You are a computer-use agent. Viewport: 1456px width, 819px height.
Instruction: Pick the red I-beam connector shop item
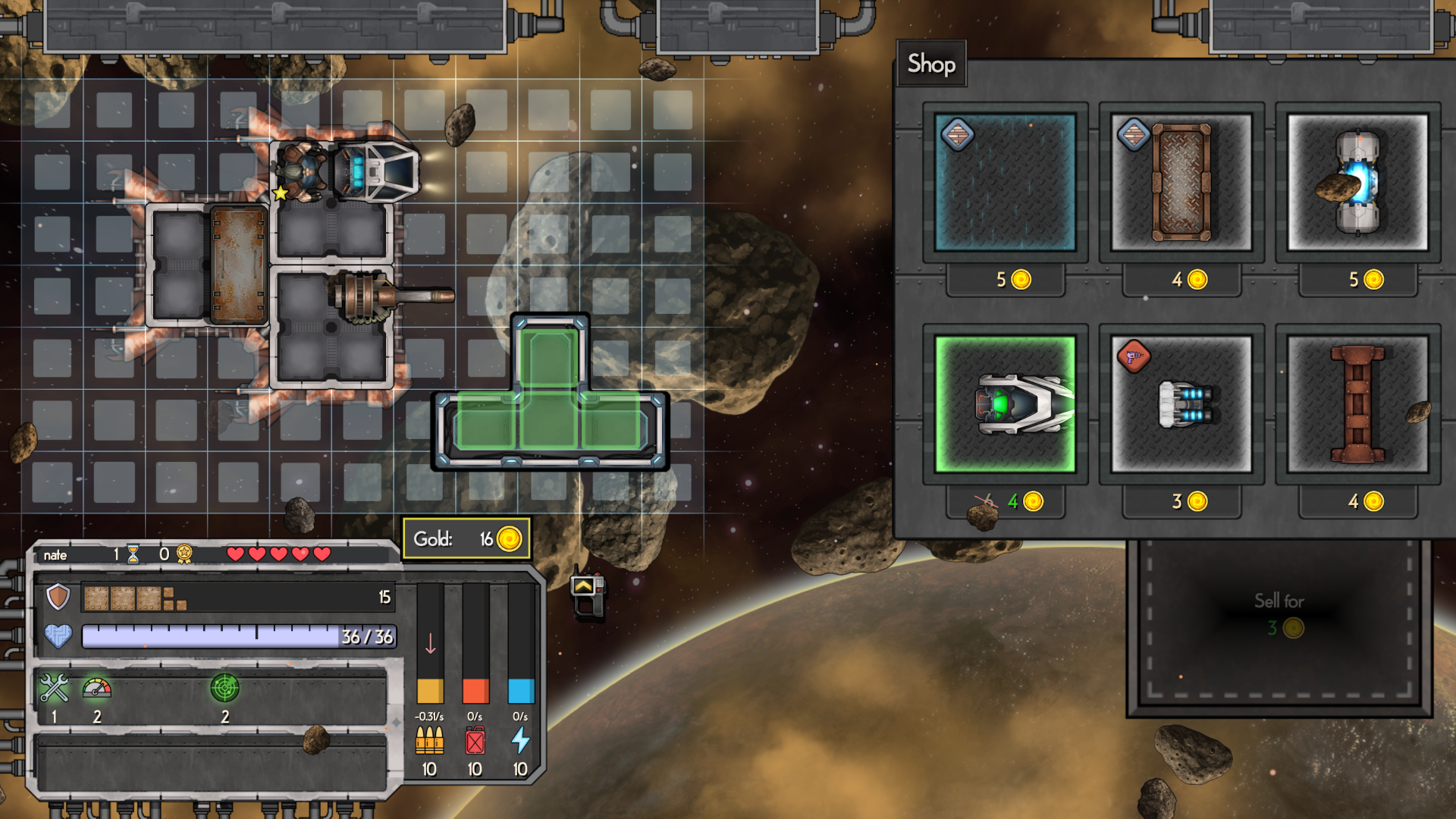coord(1357,404)
